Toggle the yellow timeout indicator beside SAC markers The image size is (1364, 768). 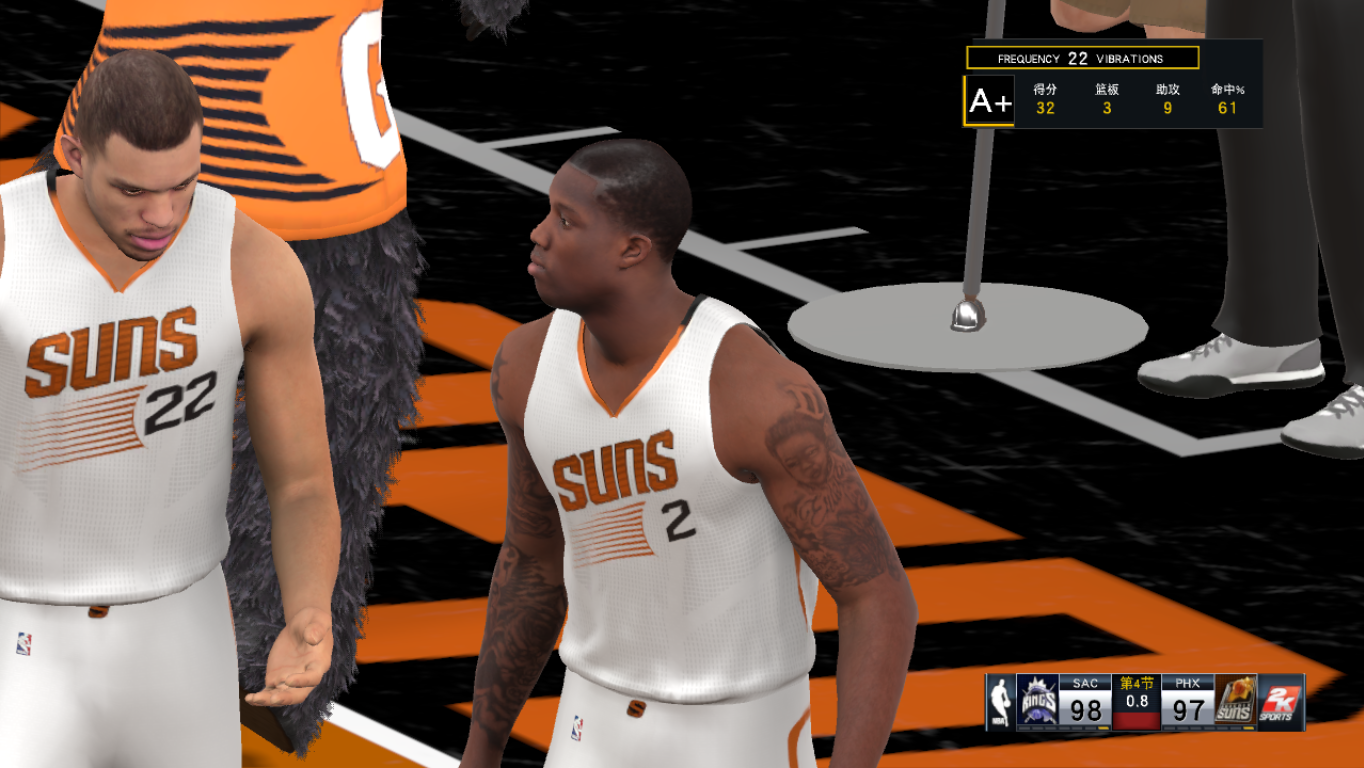[1102, 728]
